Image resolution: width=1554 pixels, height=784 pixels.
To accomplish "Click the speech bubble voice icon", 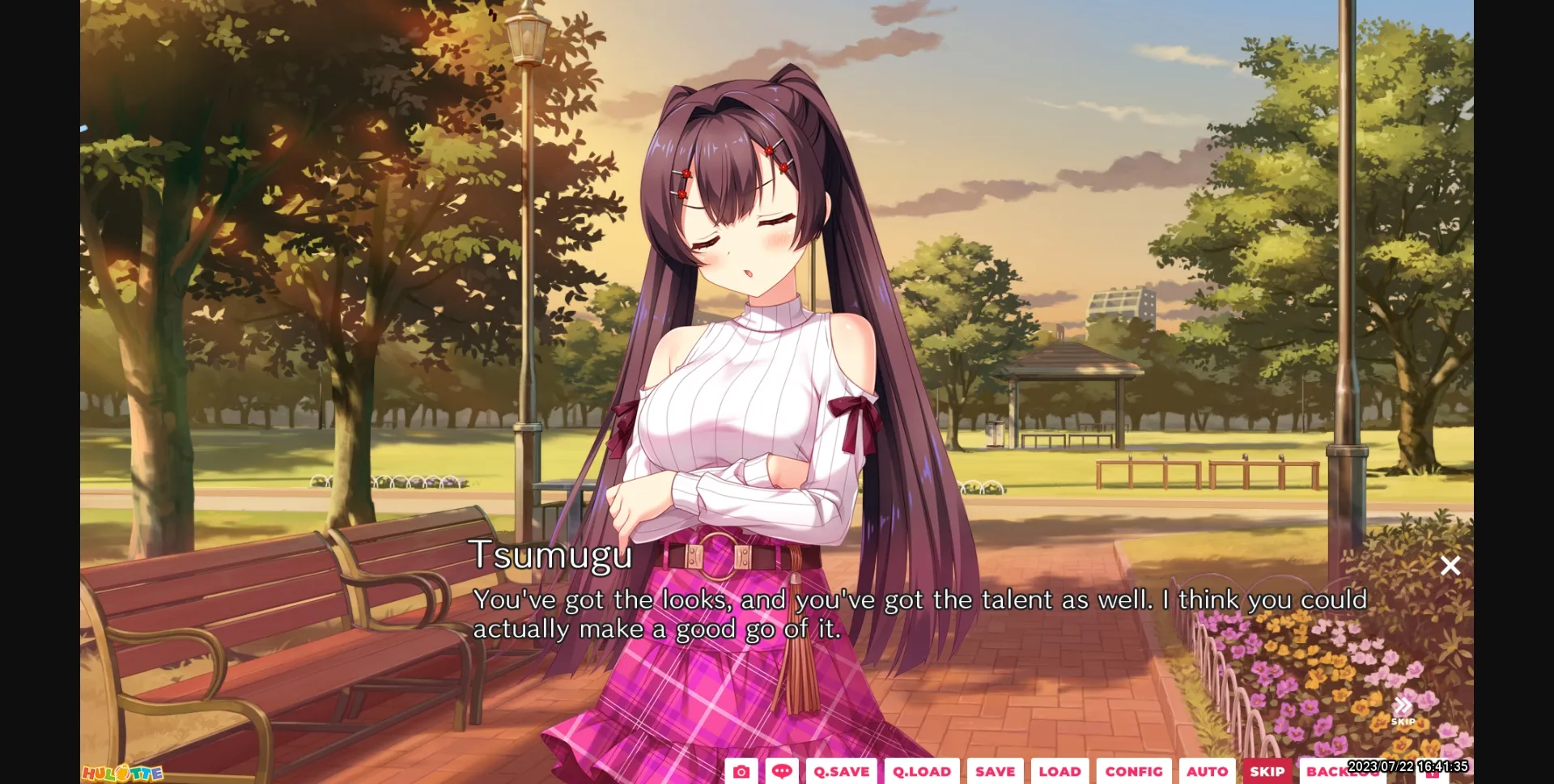I will click(782, 771).
